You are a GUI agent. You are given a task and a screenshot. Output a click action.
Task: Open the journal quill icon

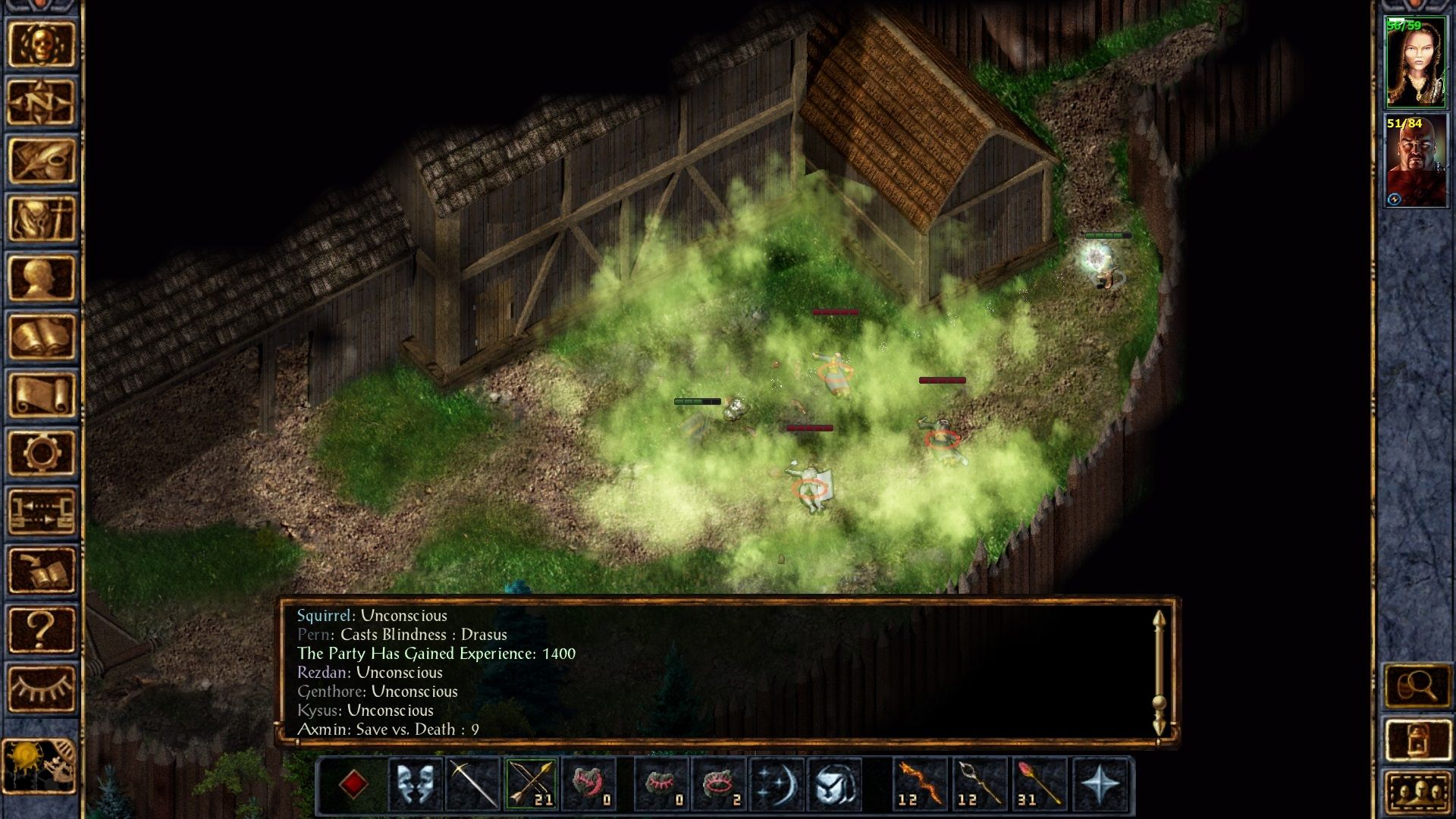[x=41, y=161]
